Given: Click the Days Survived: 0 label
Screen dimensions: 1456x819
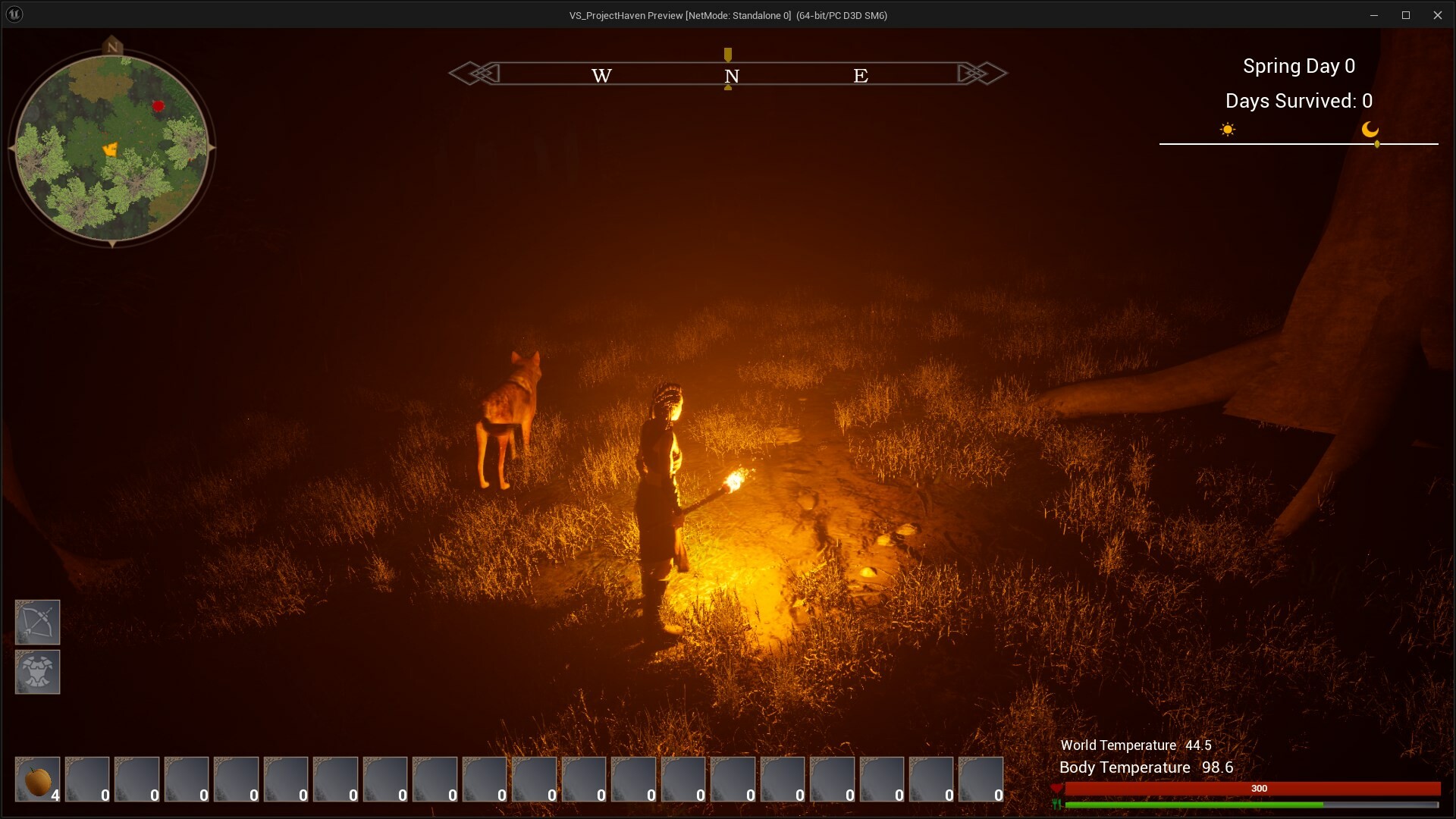Looking at the screenshot, I should point(1298,101).
